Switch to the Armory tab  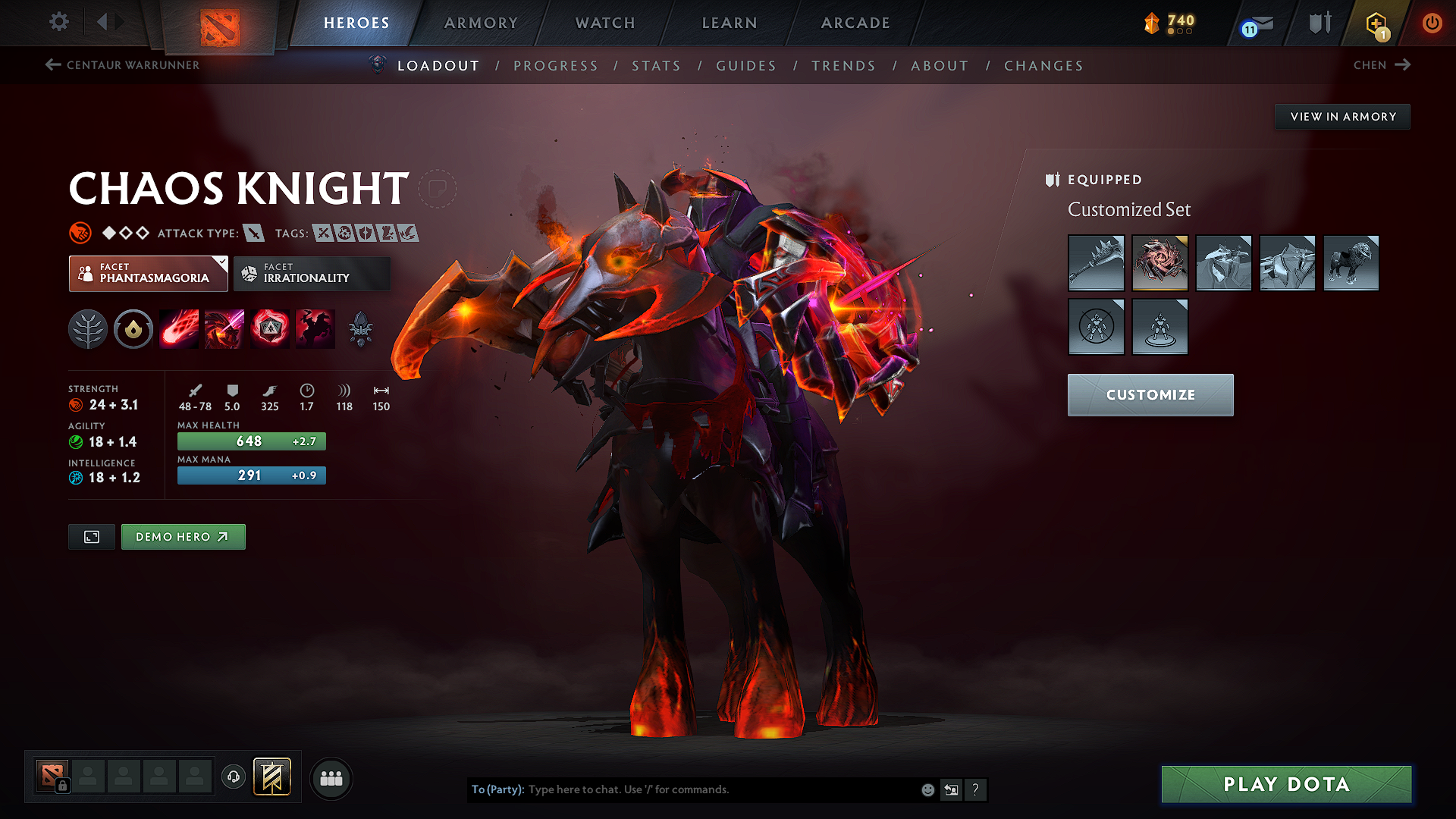click(481, 23)
